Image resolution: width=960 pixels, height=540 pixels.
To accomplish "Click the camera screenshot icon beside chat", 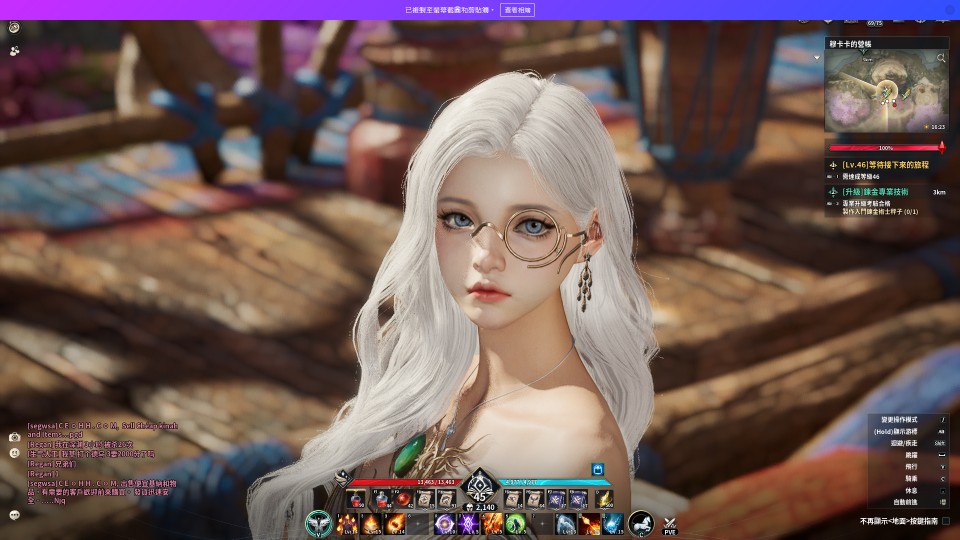I will pos(14,437).
